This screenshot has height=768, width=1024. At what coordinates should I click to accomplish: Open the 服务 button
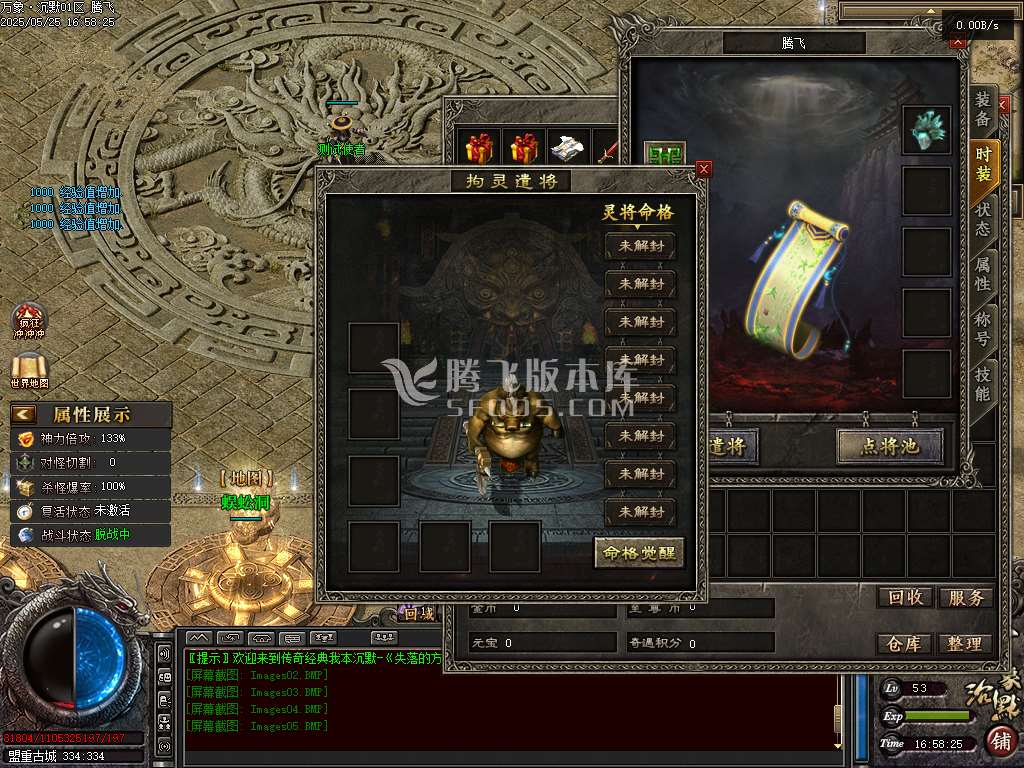(x=965, y=597)
